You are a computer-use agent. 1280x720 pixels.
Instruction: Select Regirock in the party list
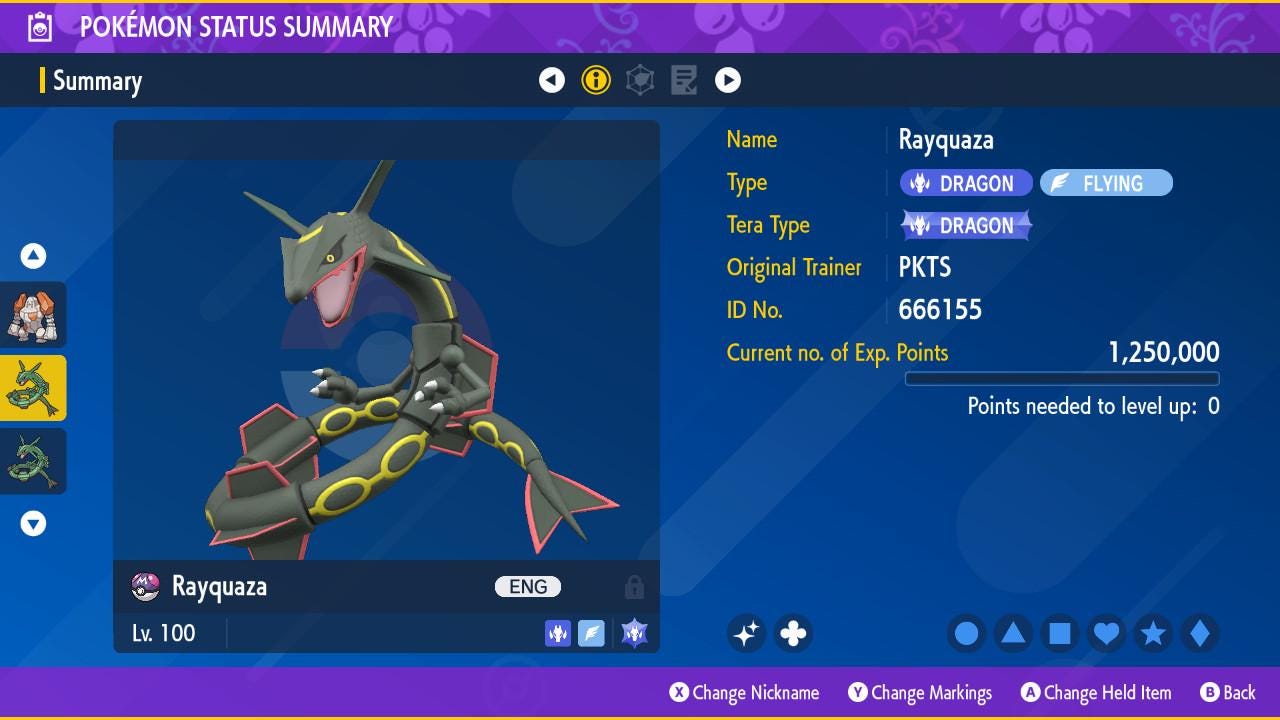coord(33,315)
